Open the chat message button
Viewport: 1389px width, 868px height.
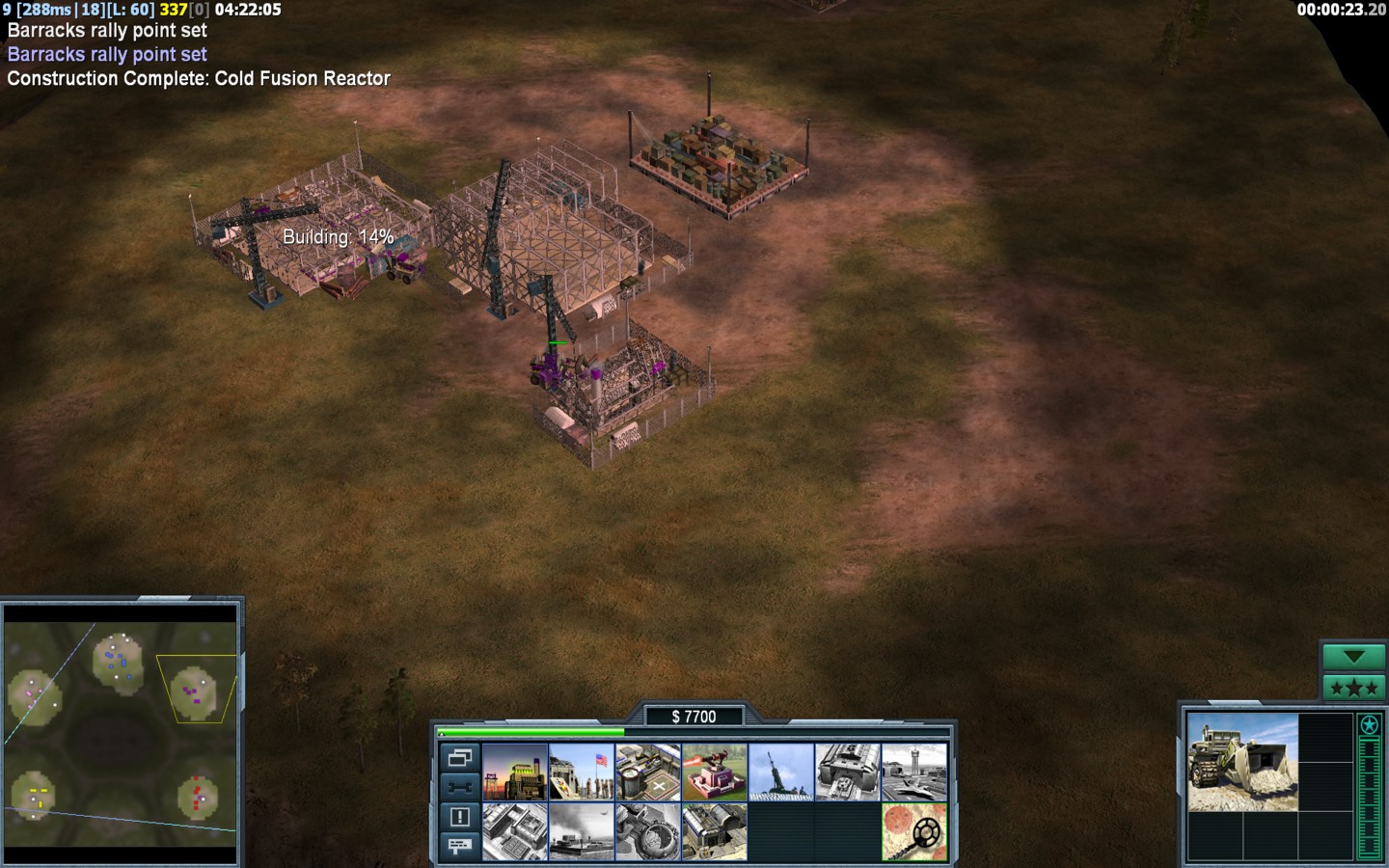pyautogui.click(x=460, y=846)
